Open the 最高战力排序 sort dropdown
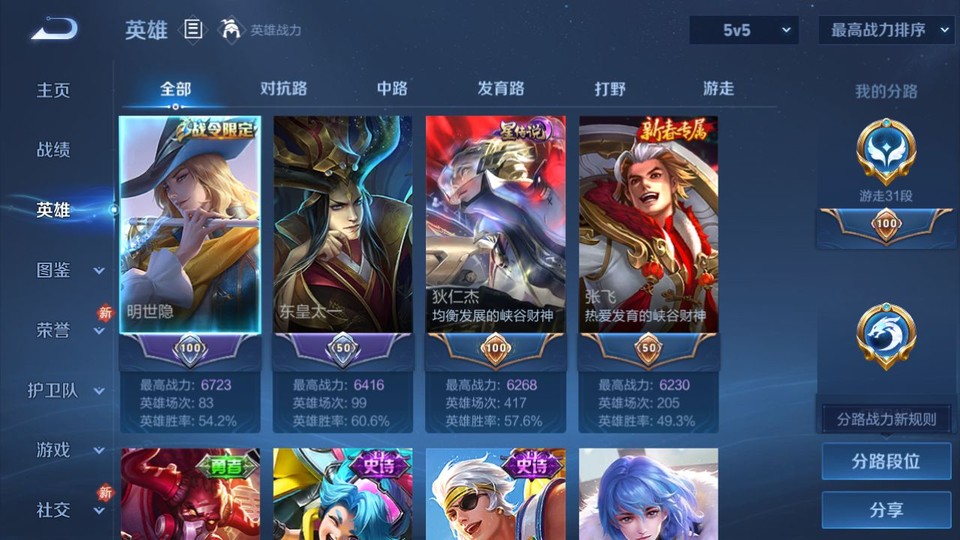The height and width of the screenshot is (540, 960). click(x=886, y=30)
